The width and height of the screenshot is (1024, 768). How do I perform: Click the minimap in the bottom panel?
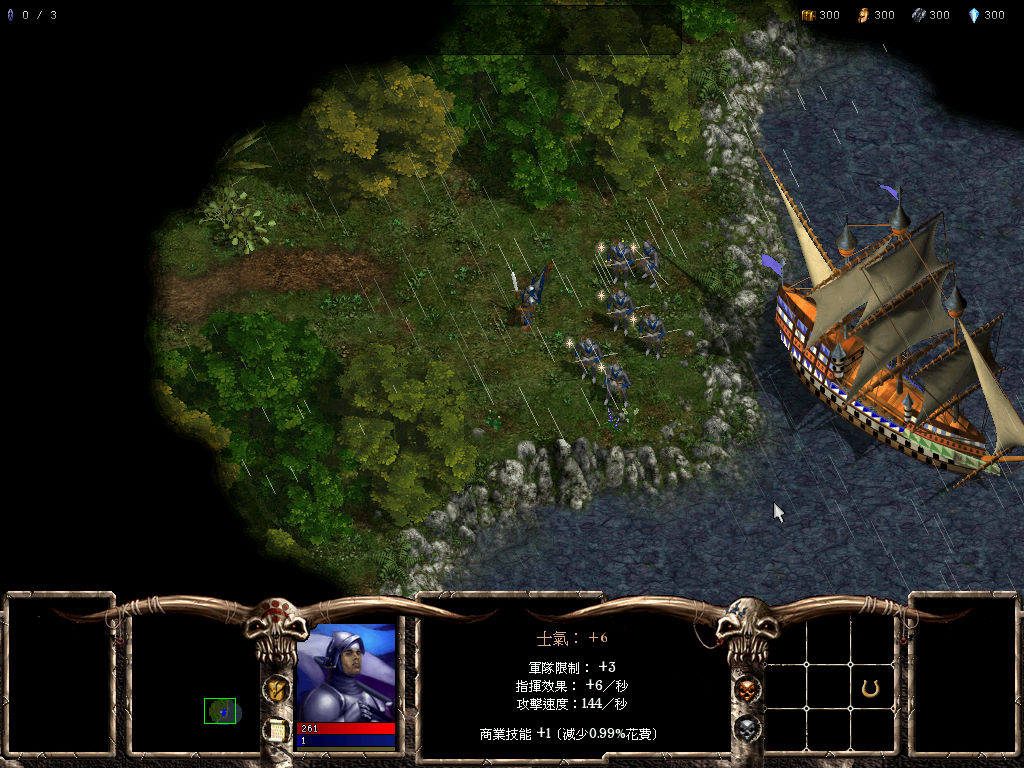click(220, 710)
